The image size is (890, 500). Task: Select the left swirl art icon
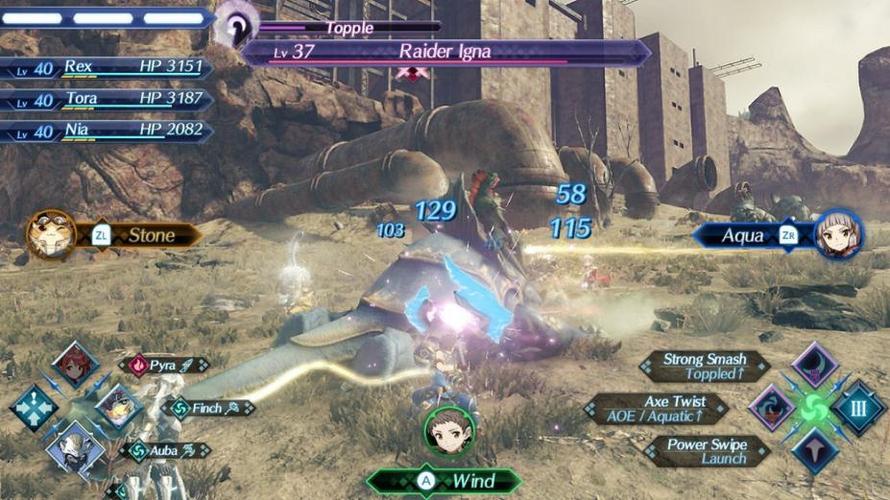772,408
